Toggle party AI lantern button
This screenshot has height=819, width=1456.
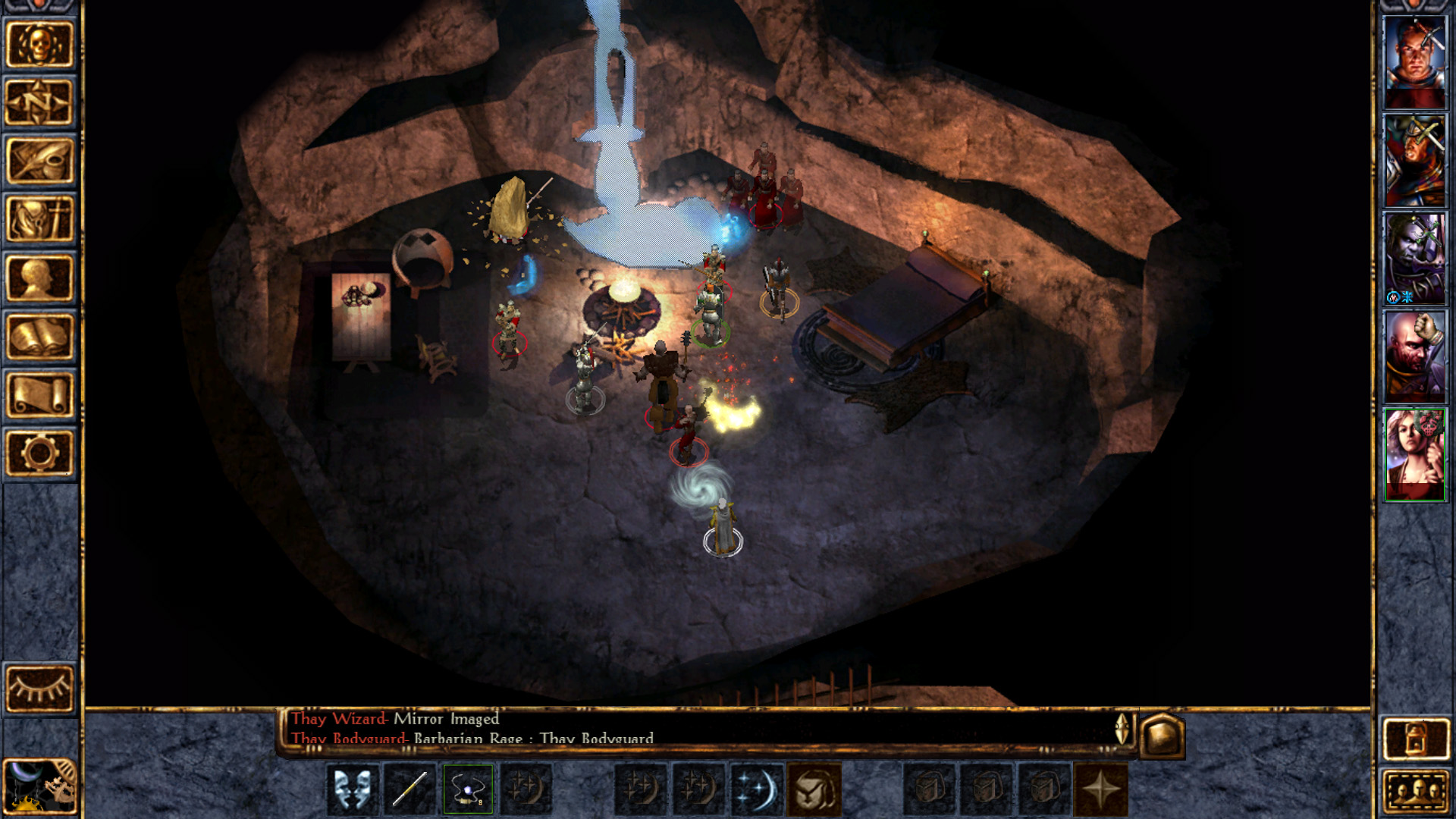point(1415,737)
